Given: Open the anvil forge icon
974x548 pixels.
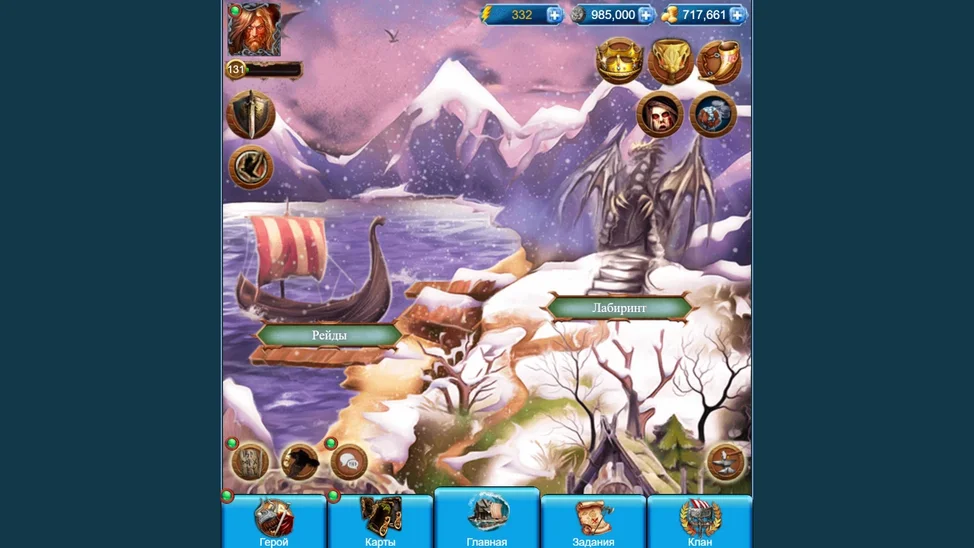Looking at the screenshot, I should (x=726, y=462).
